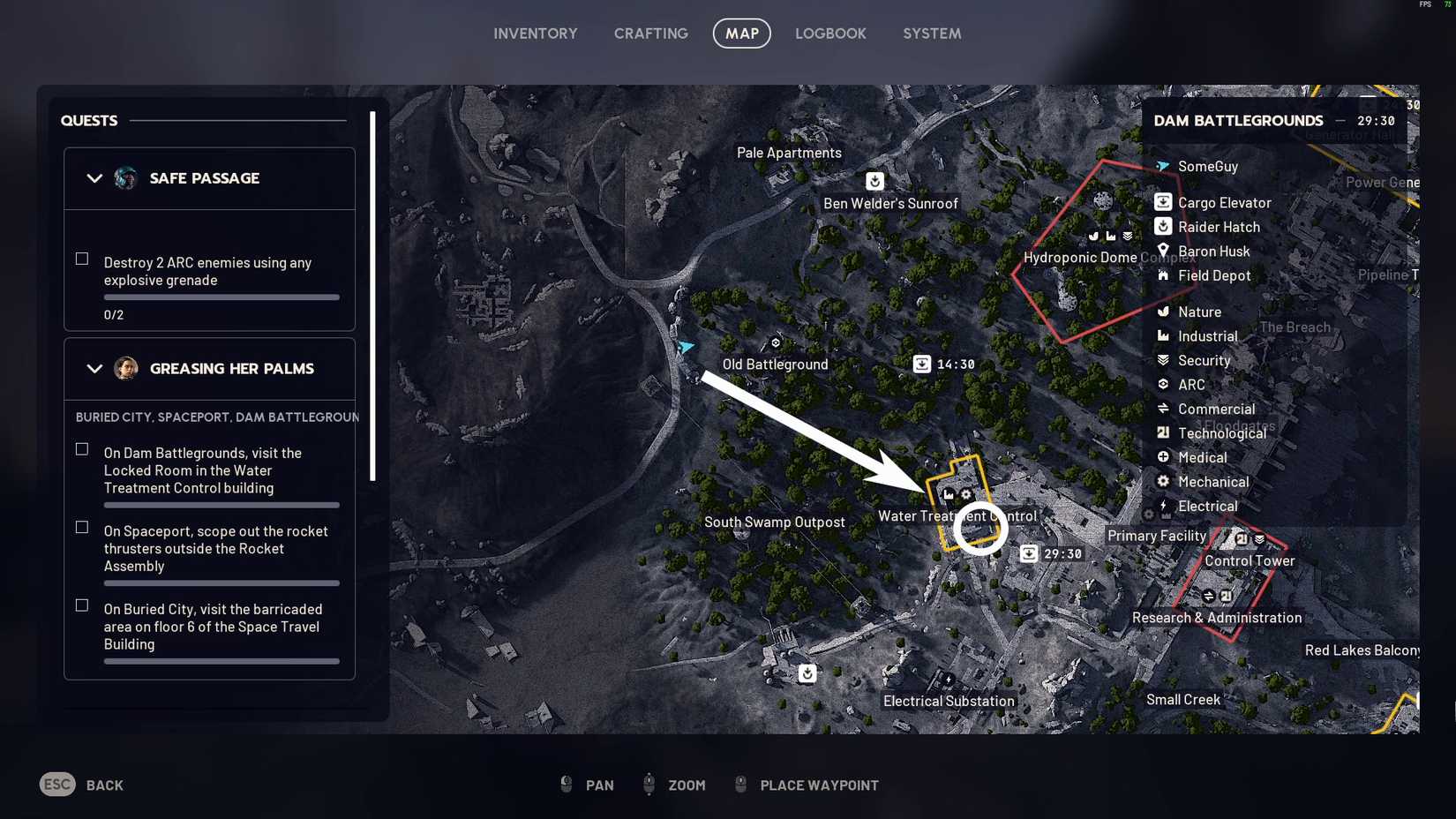Click the Raider Hatch legend icon
Viewport: 1456px width, 819px height.
(x=1162, y=227)
